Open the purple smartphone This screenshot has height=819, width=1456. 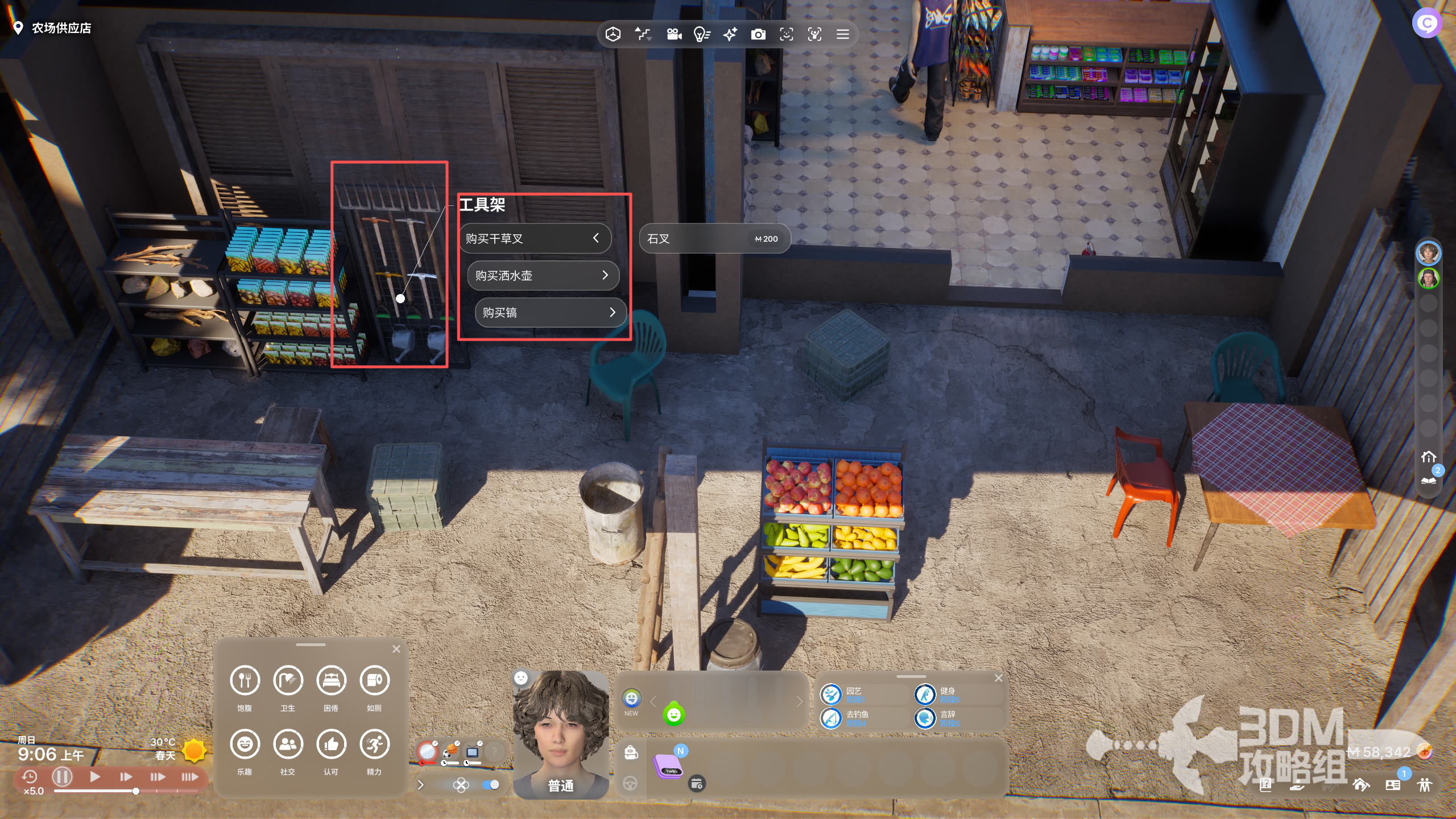point(668,766)
